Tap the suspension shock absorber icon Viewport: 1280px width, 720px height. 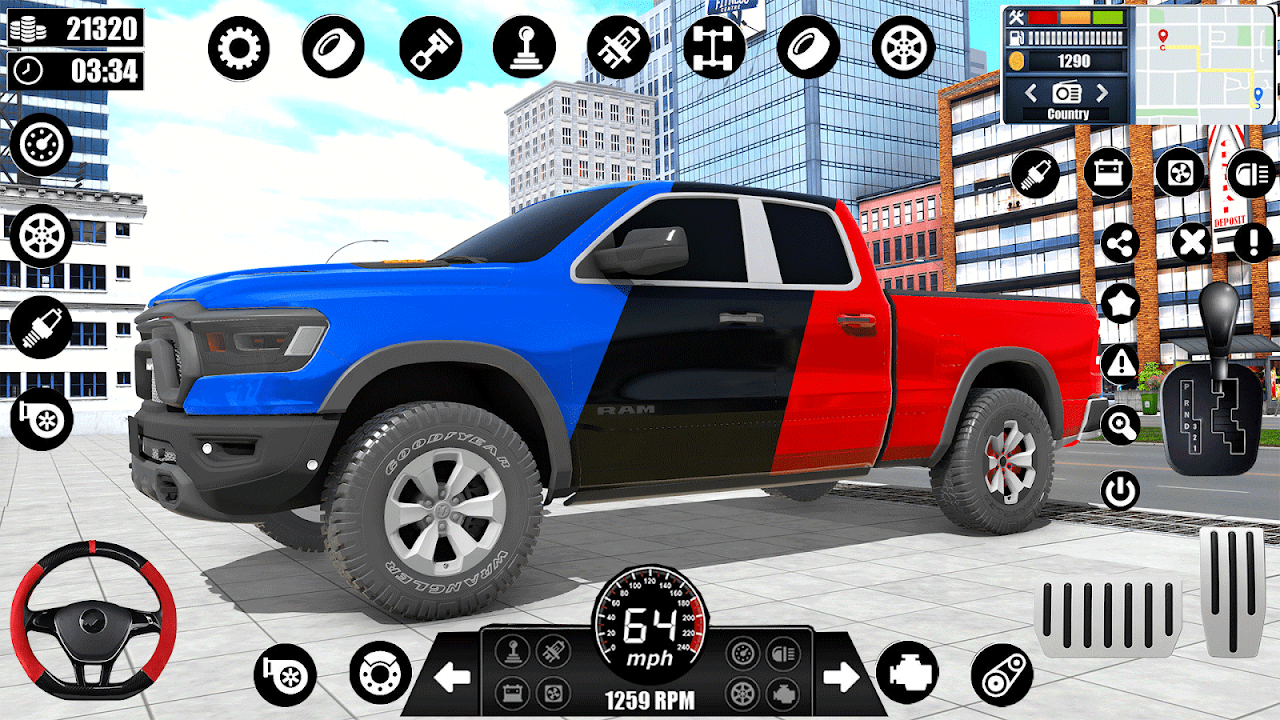(619, 48)
